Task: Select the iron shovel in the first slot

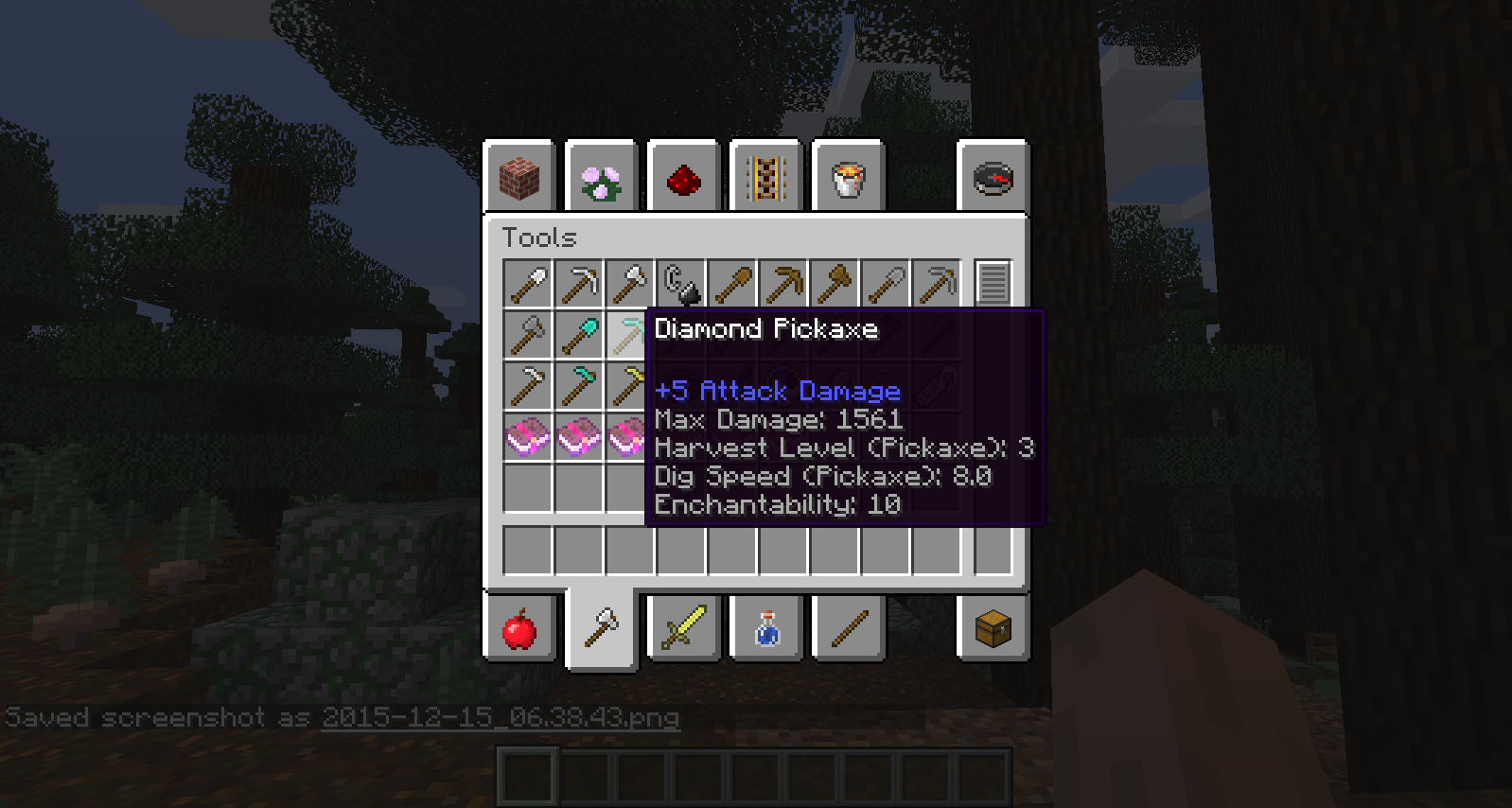Action: 527,281
